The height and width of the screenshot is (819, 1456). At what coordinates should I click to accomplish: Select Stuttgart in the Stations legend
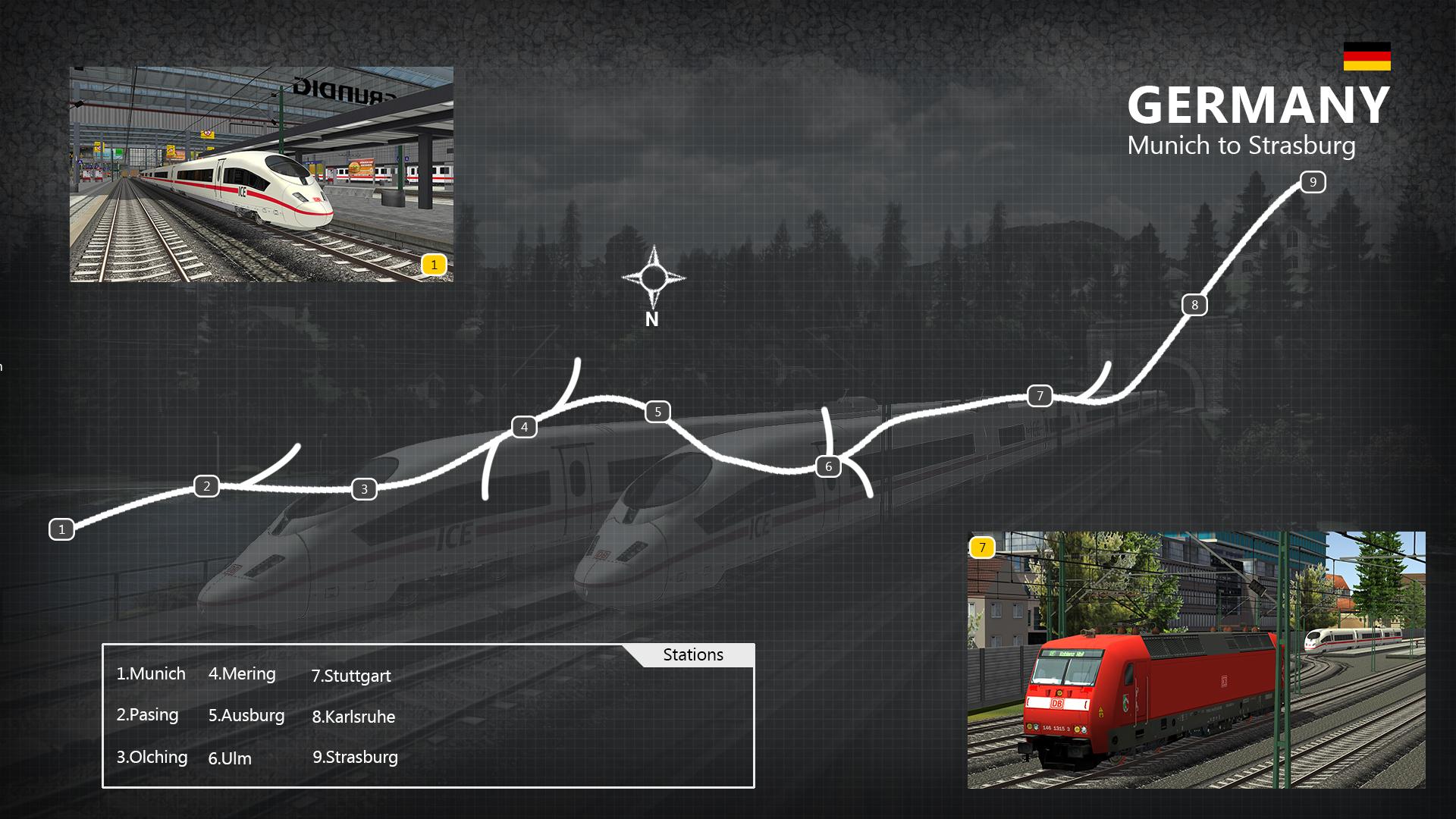pyautogui.click(x=351, y=676)
